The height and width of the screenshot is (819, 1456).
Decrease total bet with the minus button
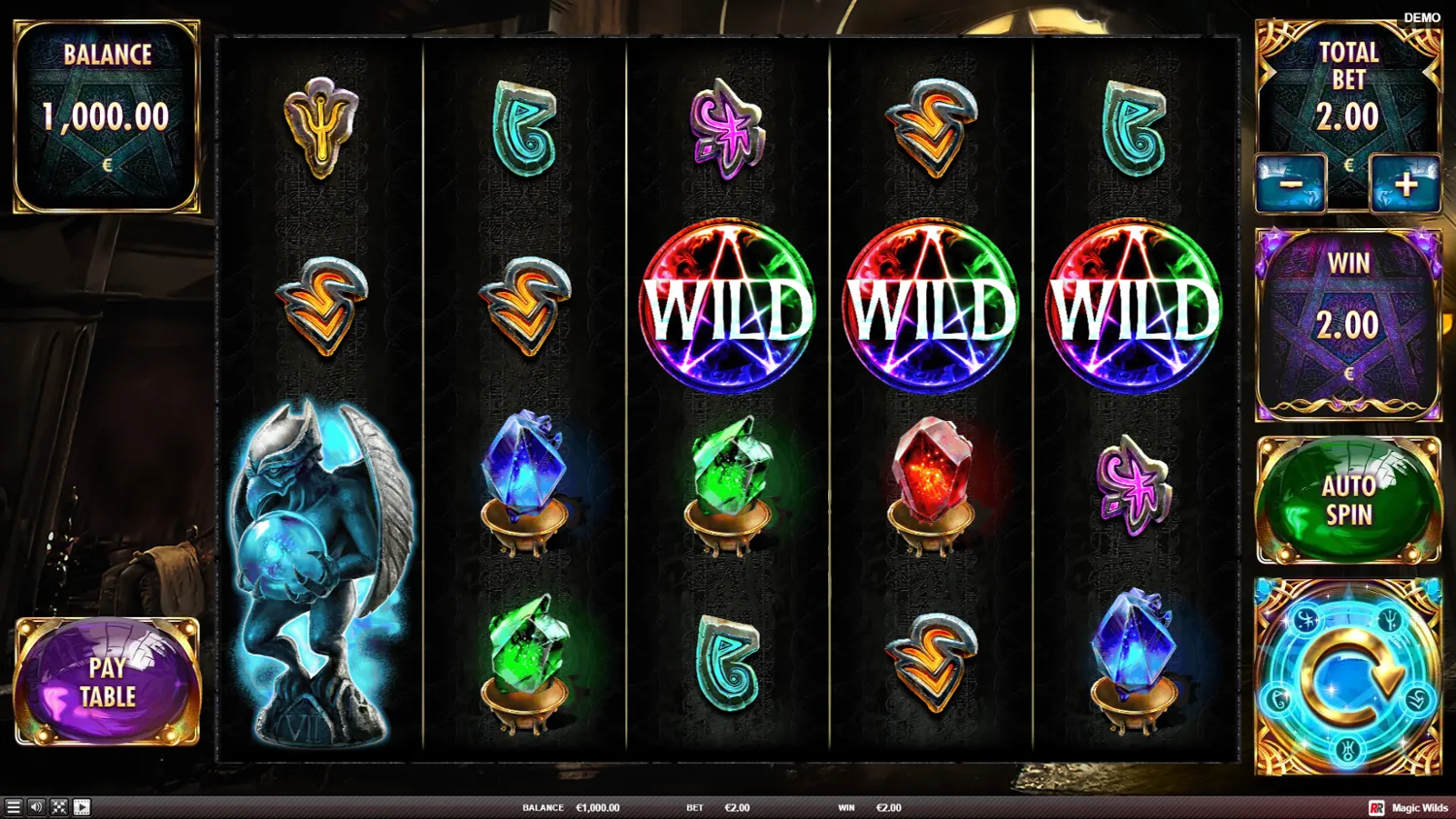[1290, 183]
